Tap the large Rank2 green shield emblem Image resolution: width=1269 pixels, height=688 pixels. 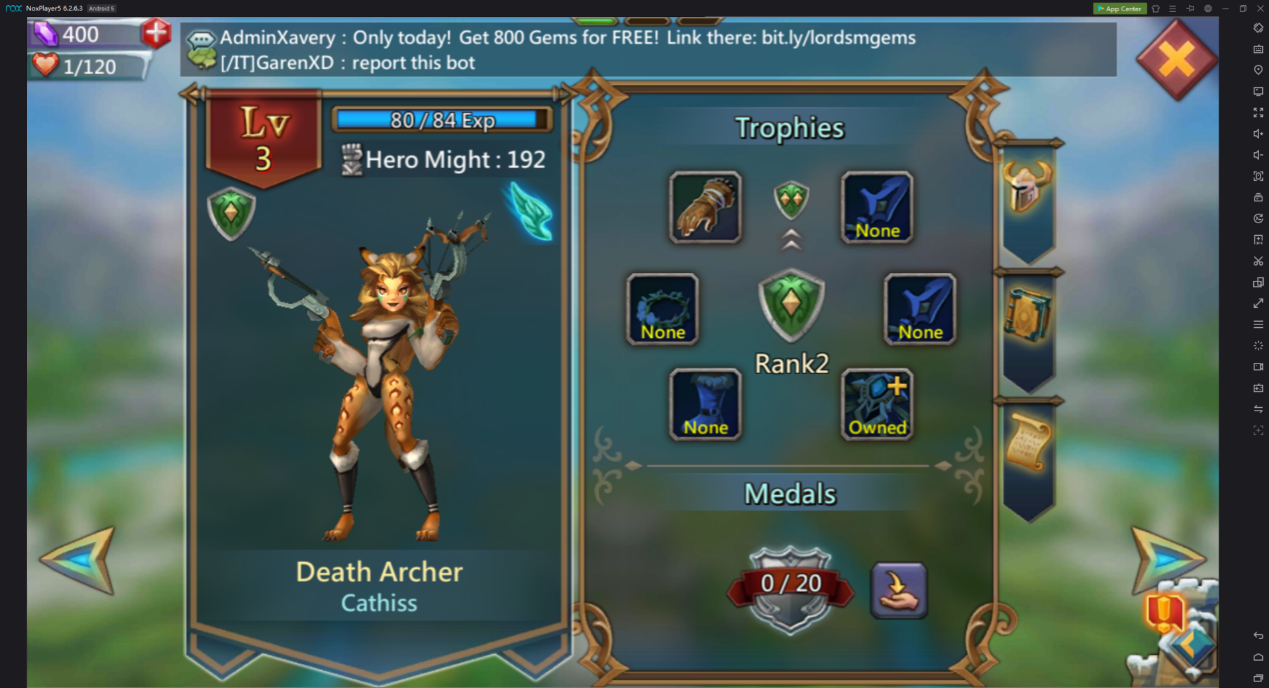(791, 306)
